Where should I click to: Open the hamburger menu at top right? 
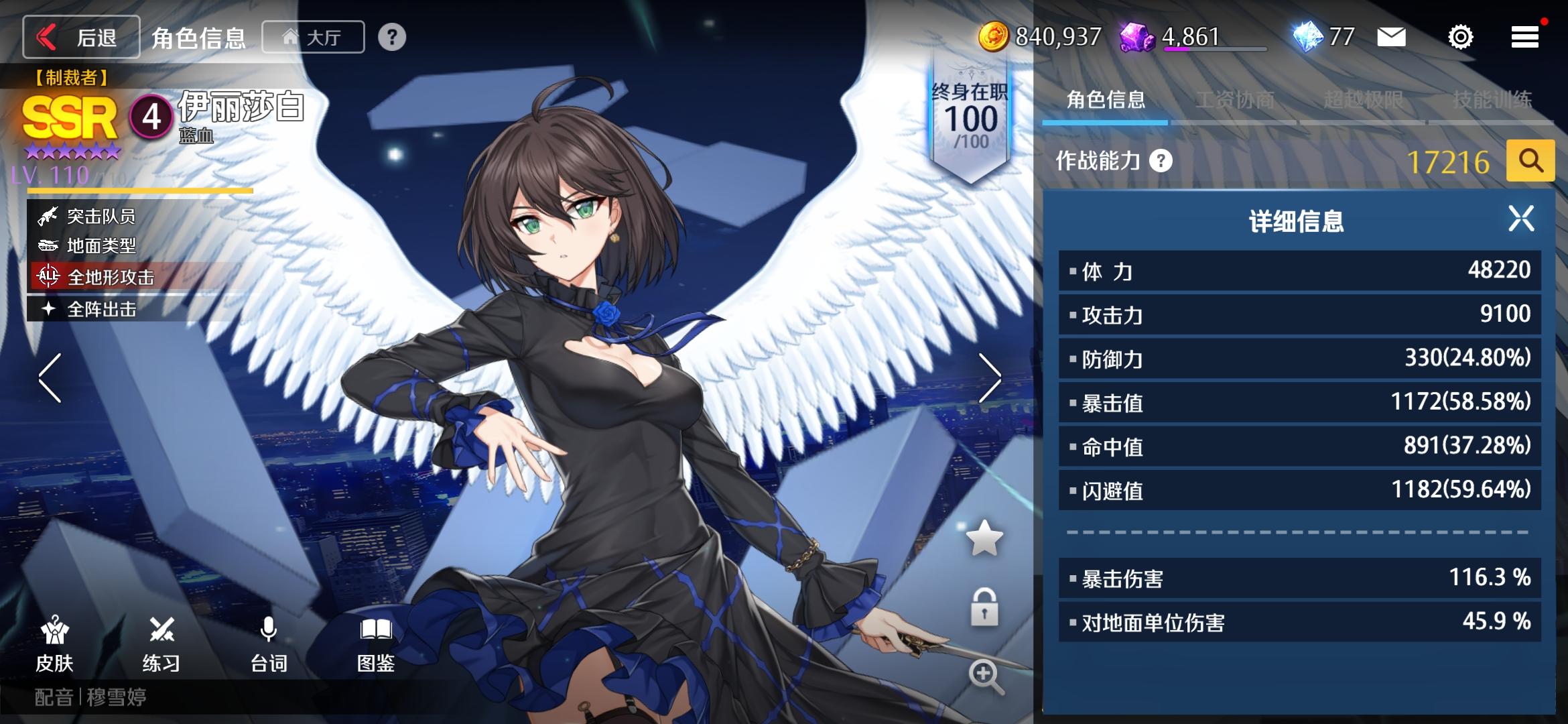pyautogui.click(x=1524, y=37)
